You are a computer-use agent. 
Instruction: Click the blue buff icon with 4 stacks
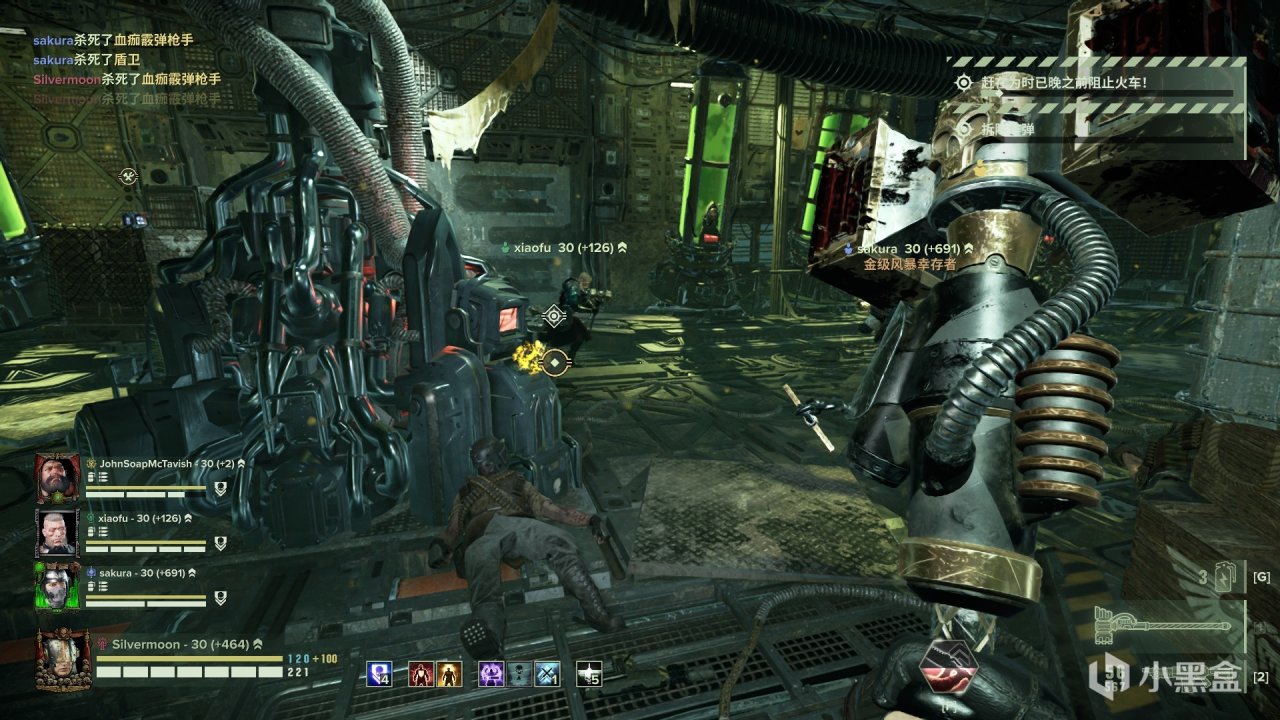coord(378,674)
